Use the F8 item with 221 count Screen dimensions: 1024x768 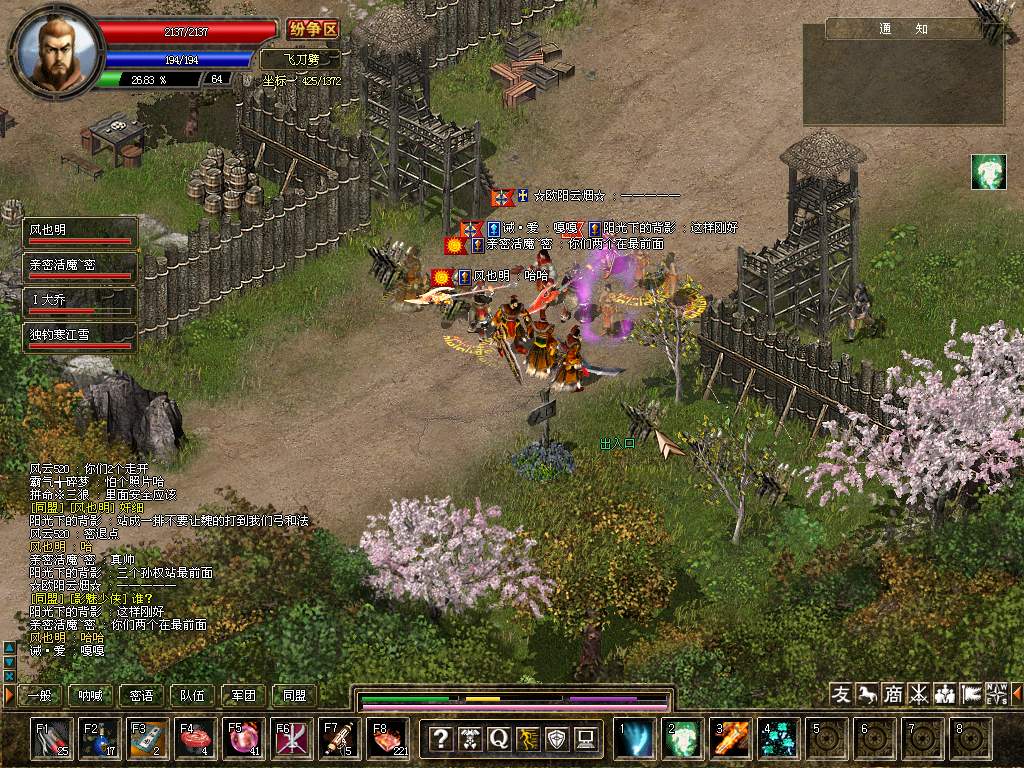tap(388, 739)
